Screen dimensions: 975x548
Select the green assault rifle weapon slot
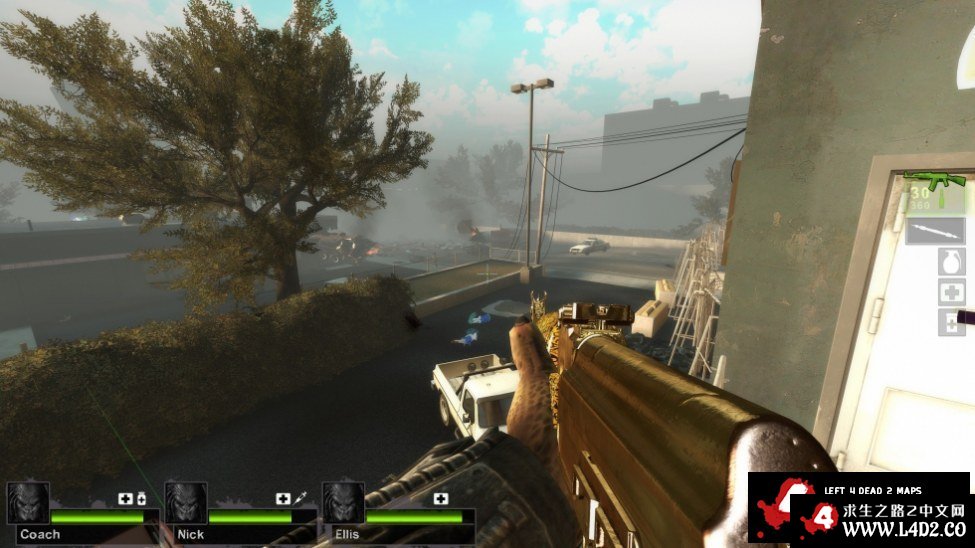point(937,183)
